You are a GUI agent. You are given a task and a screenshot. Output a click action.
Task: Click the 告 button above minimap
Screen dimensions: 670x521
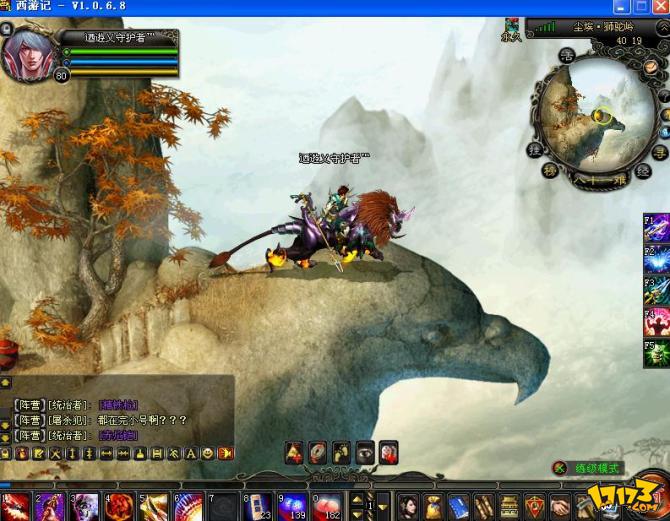tap(566, 57)
